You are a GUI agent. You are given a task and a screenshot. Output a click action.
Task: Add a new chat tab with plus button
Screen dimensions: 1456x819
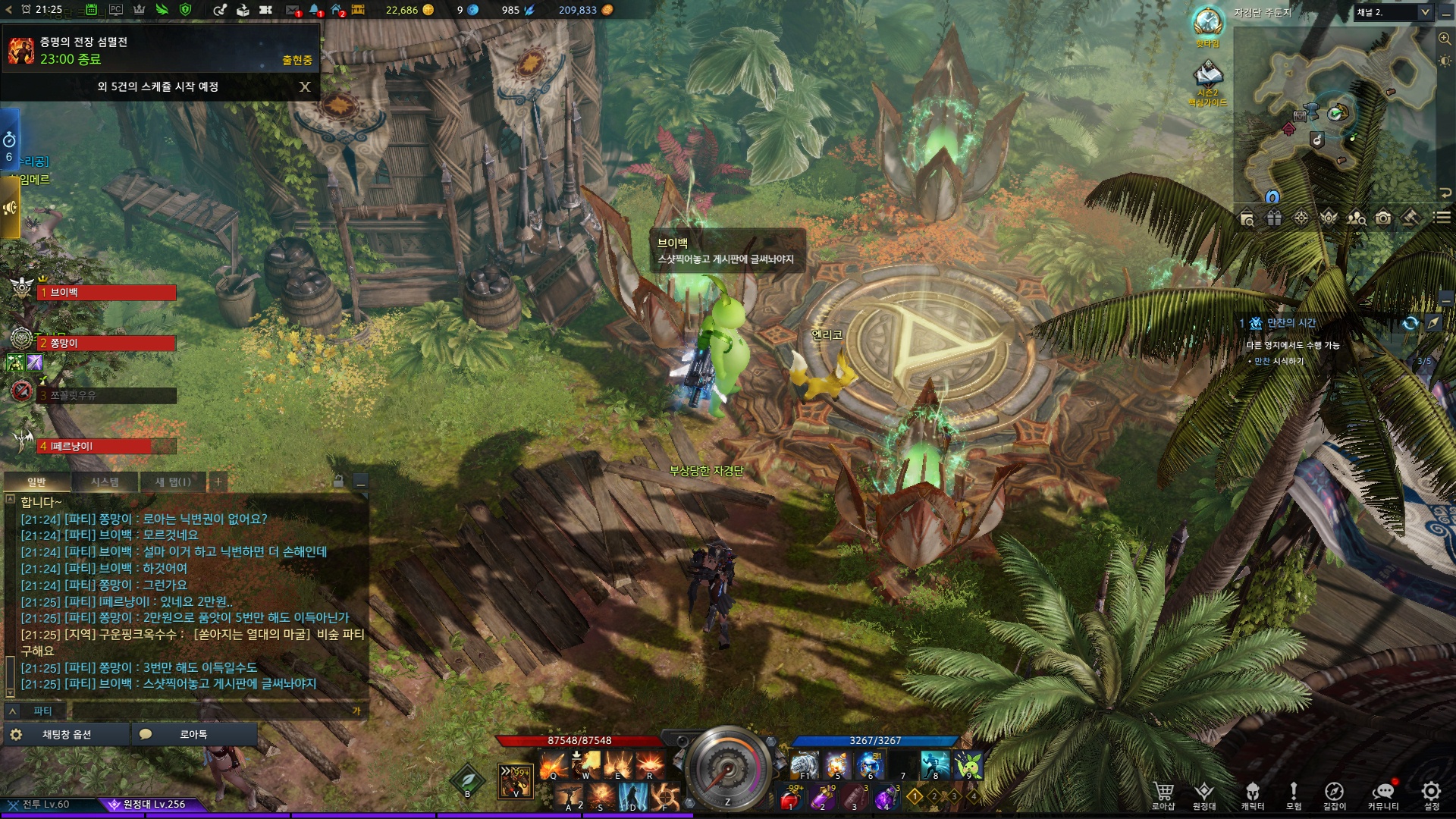point(218,482)
